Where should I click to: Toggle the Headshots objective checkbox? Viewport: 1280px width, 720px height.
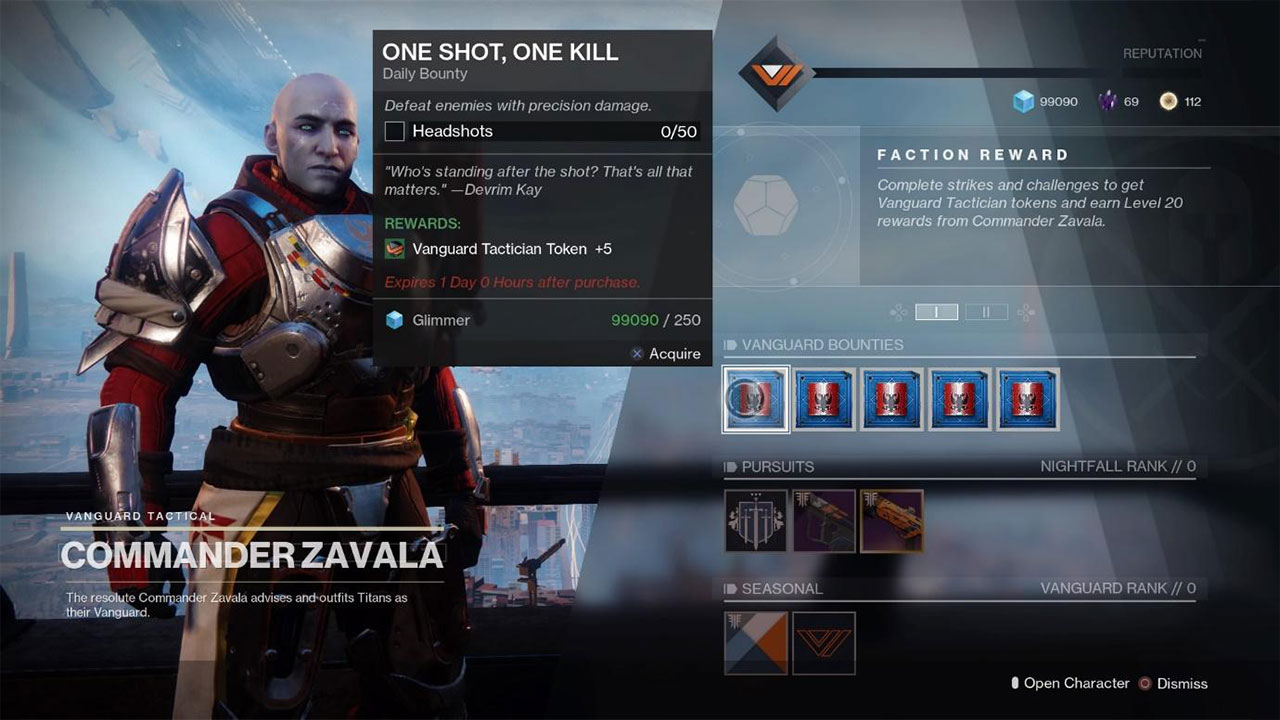pos(397,131)
